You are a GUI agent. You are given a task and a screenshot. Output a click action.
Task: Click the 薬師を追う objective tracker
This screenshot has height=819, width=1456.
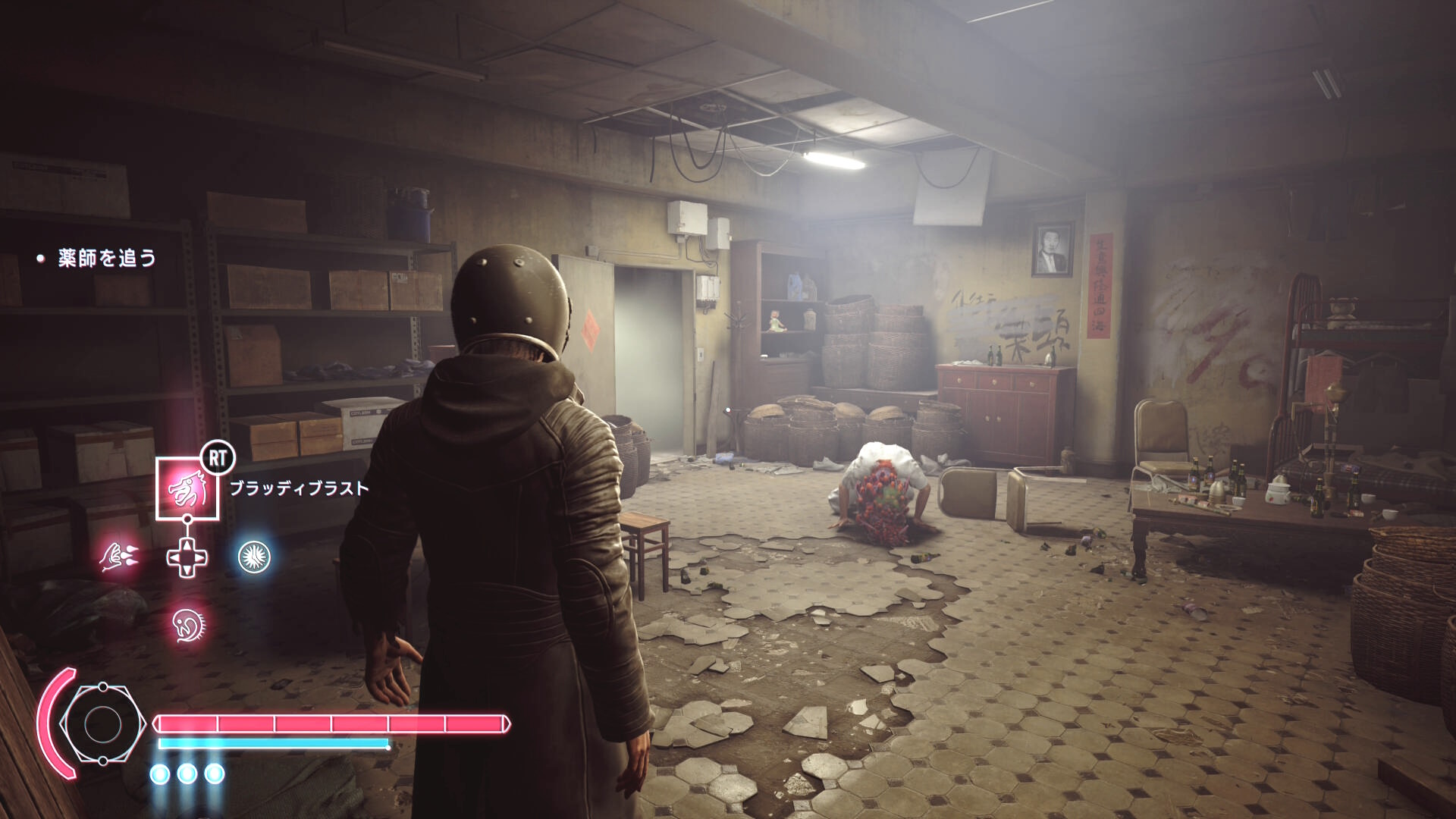tap(106, 259)
